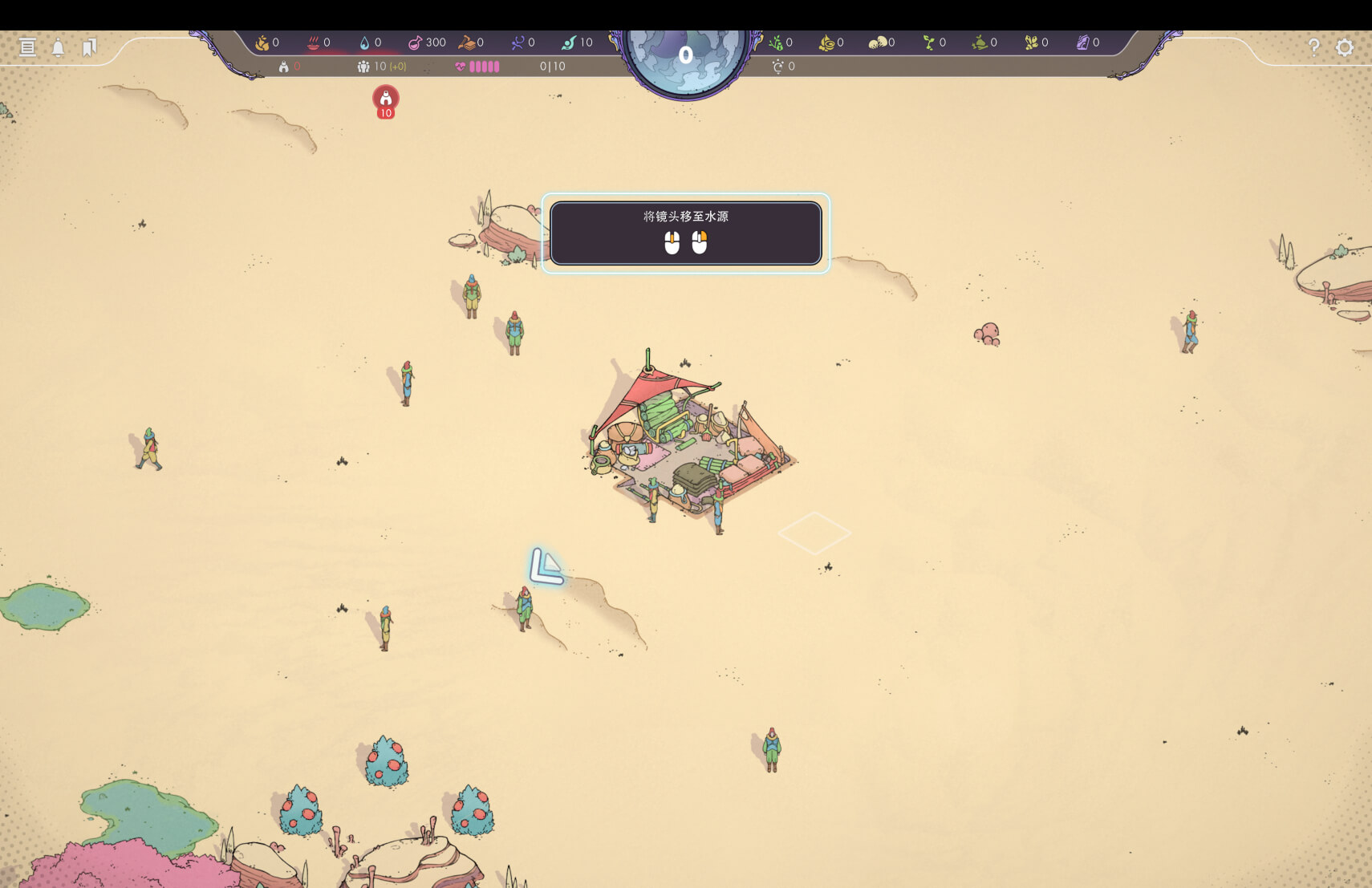Click the population people icon
This screenshot has width=1372, height=888.
pos(363,67)
